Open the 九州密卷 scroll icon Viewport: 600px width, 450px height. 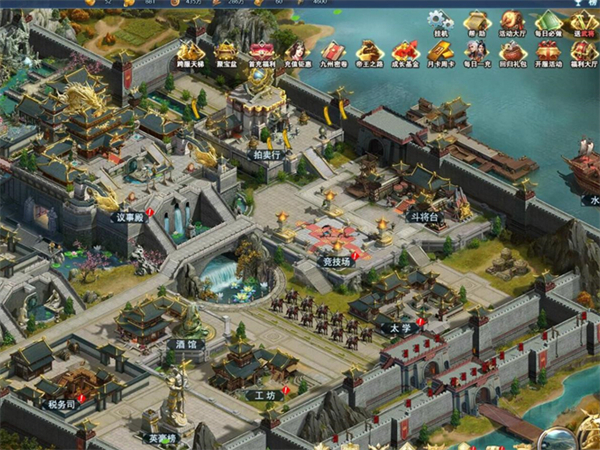[x=333, y=52]
